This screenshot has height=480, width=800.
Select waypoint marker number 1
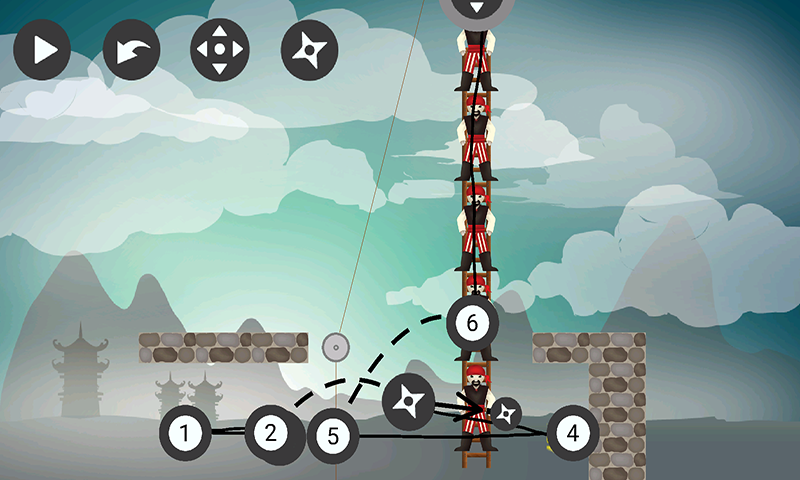pyautogui.click(x=184, y=434)
